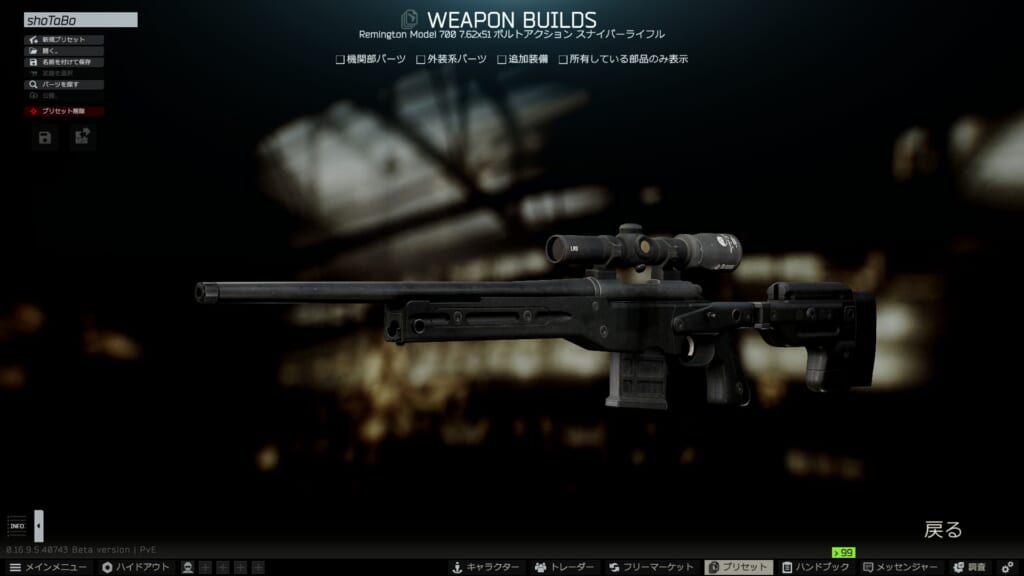Expand the INFO side panel arrow

39,525
